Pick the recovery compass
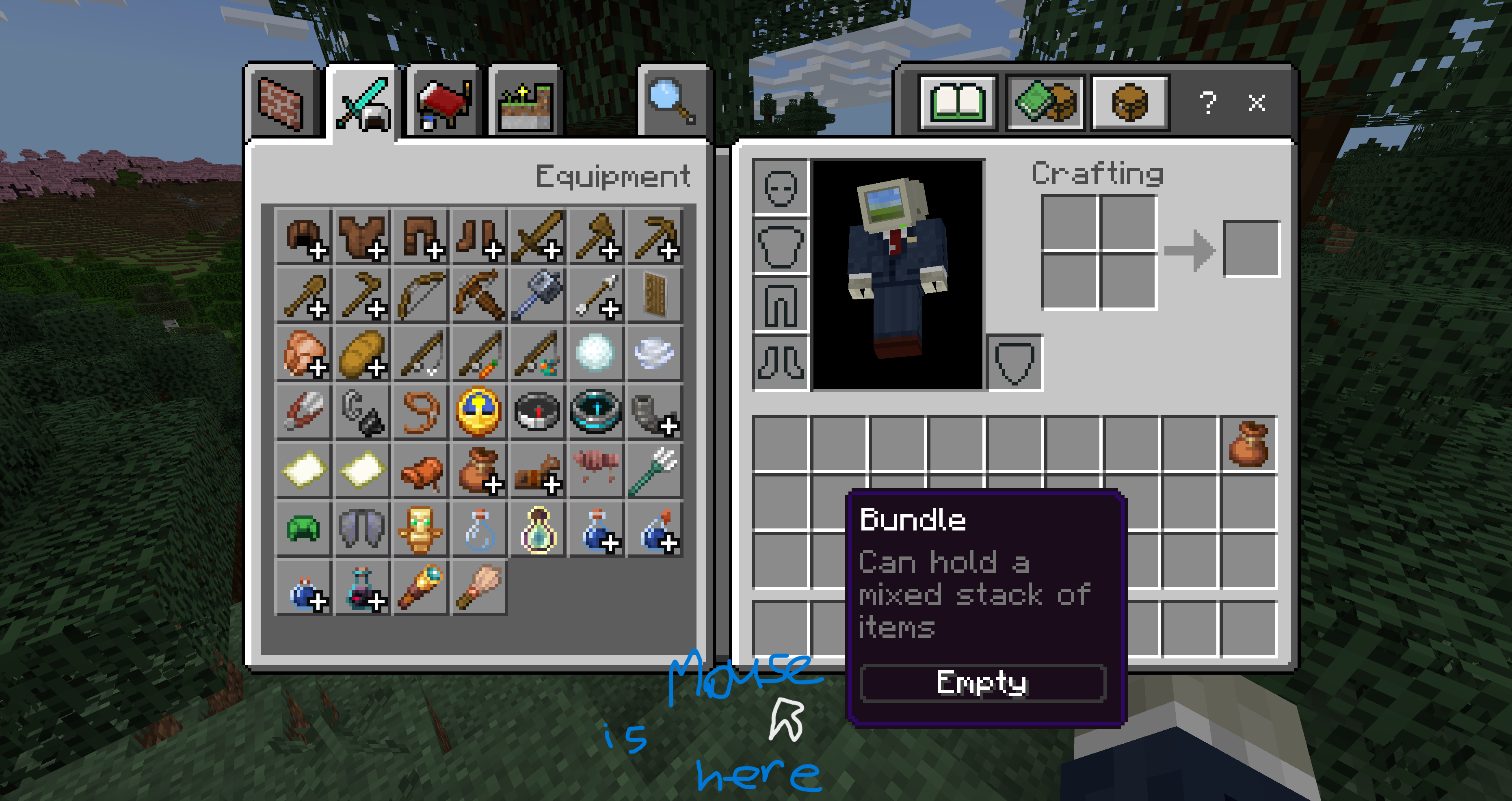The image size is (1512, 801). (x=595, y=411)
